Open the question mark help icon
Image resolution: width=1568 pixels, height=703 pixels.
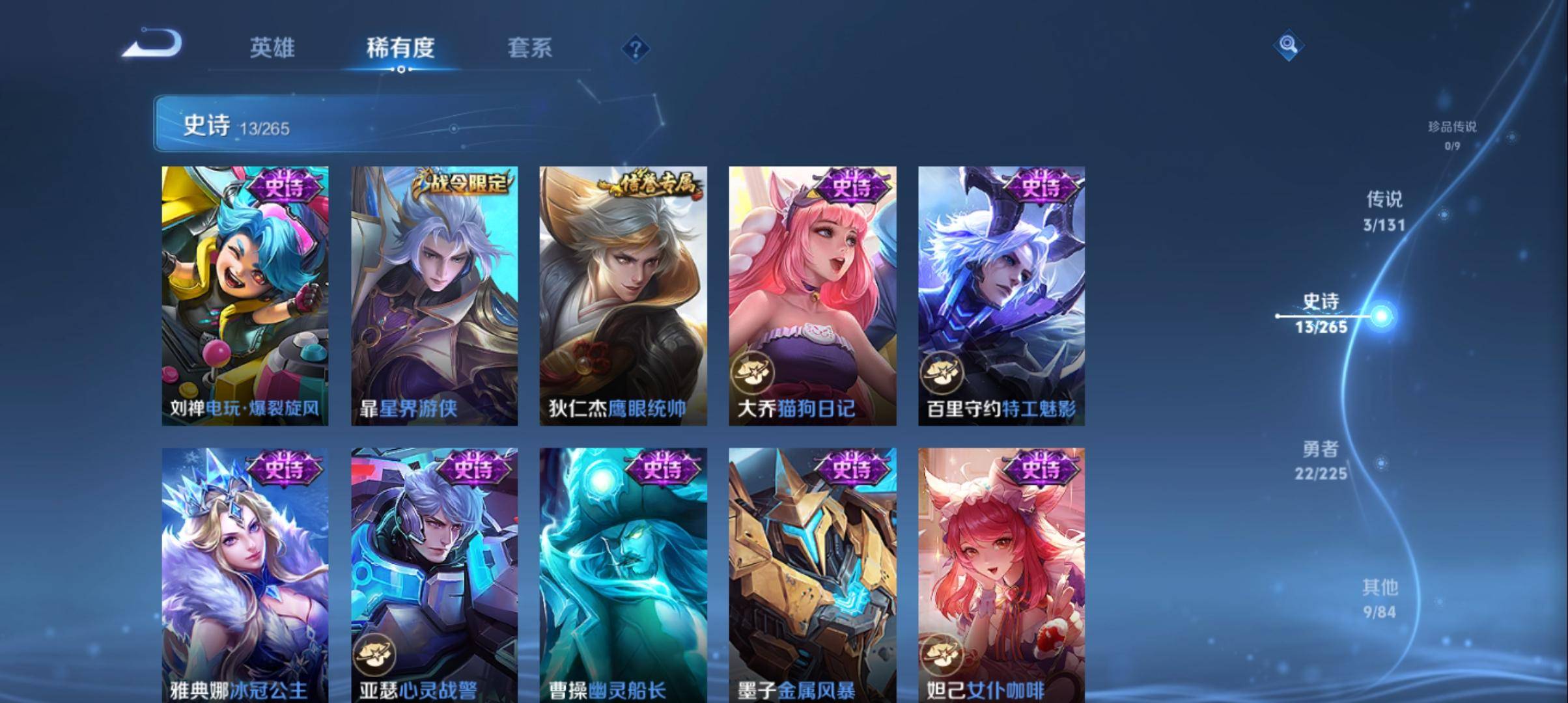pyautogui.click(x=636, y=49)
